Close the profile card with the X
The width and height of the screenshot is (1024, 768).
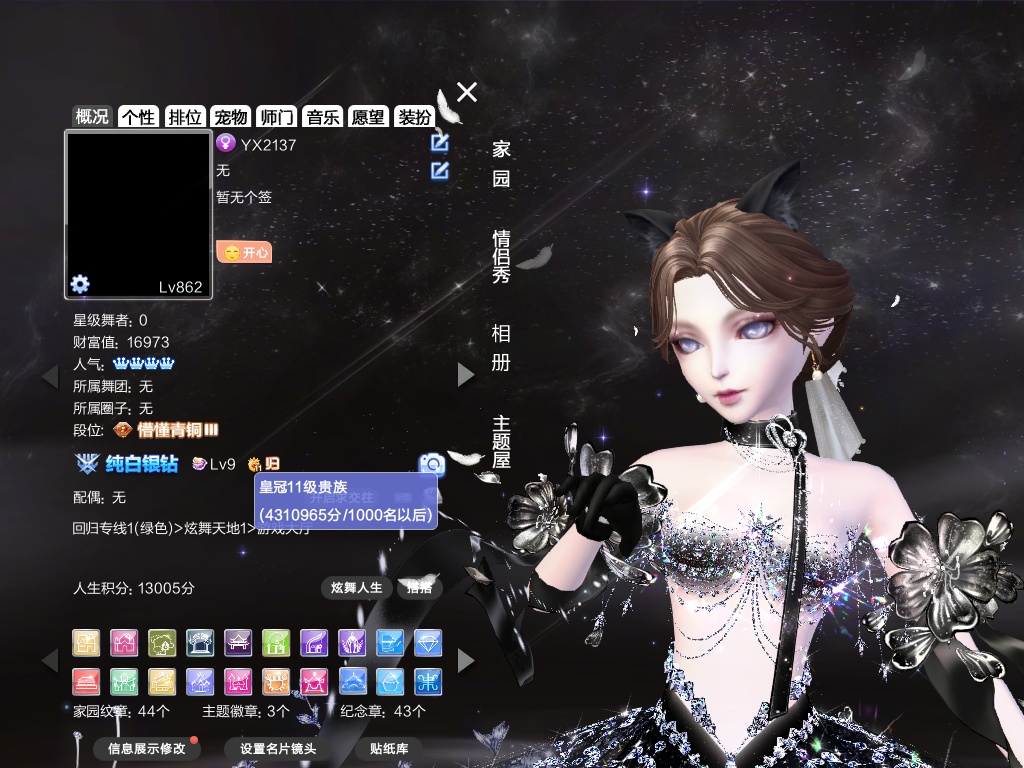click(x=467, y=92)
